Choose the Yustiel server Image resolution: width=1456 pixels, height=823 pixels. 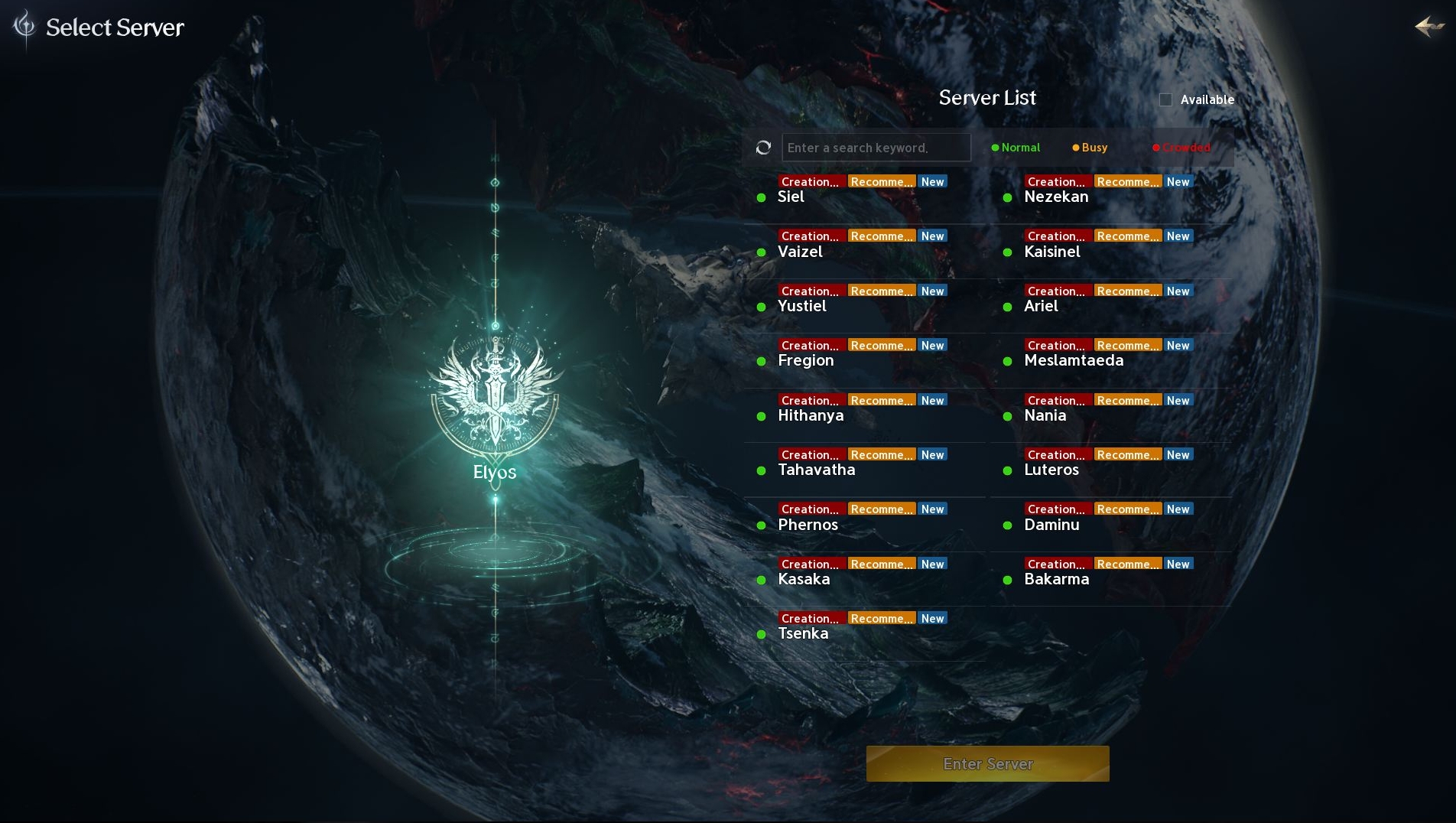(x=802, y=306)
